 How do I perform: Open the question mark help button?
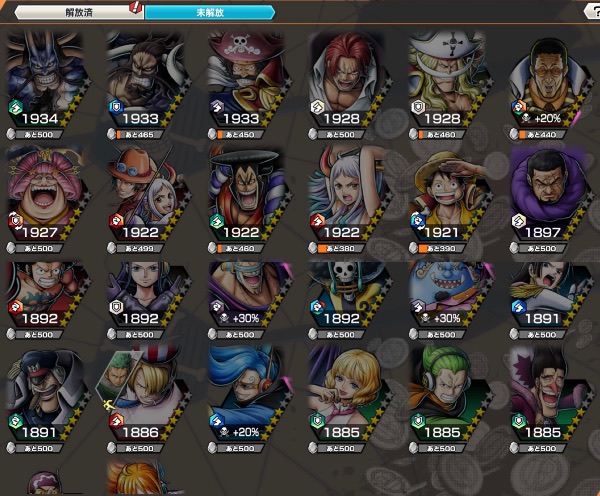tap(591, 11)
